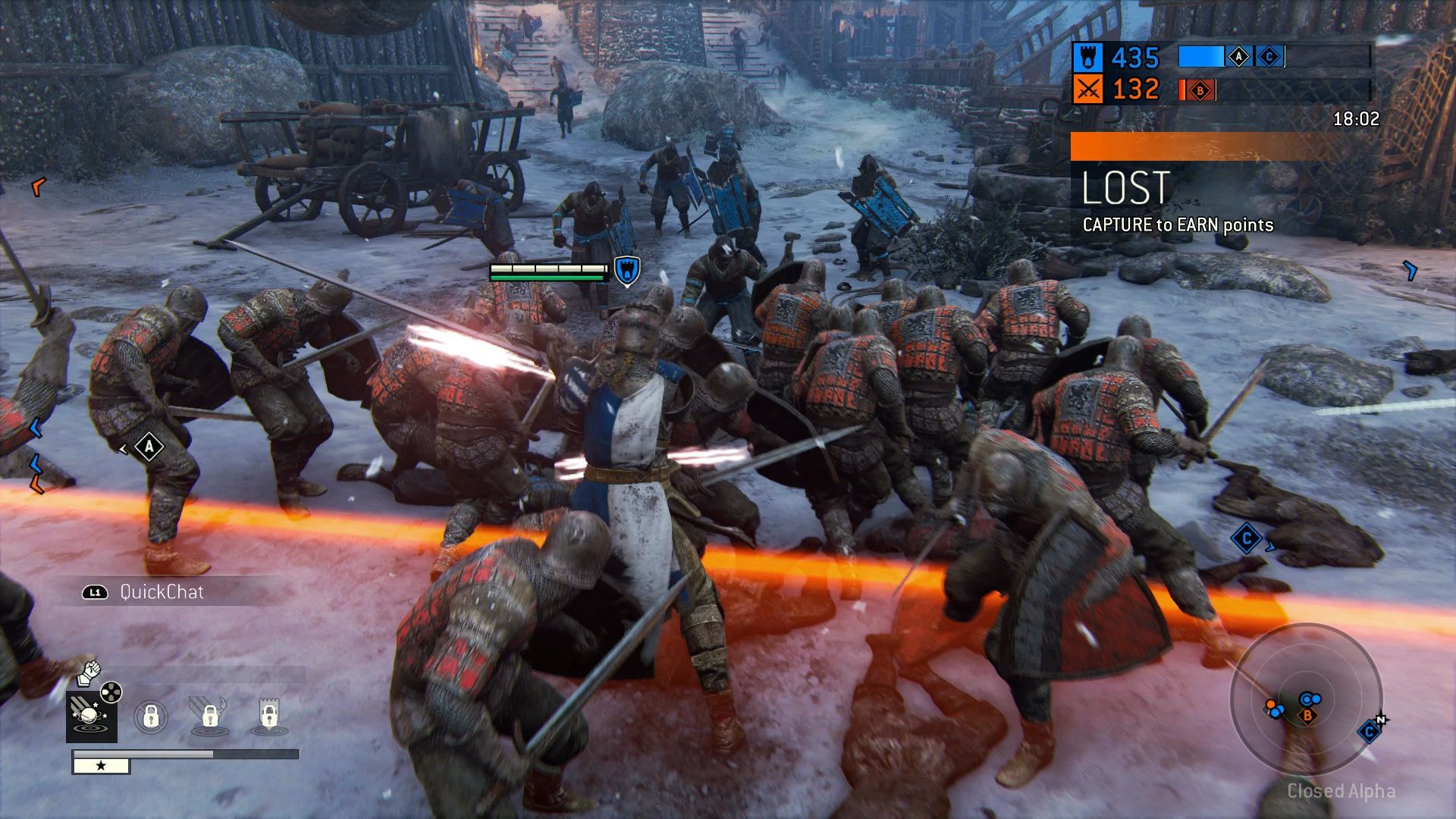Select the blue zone C marker on the minimap
The width and height of the screenshot is (1456, 819).
click(1370, 732)
